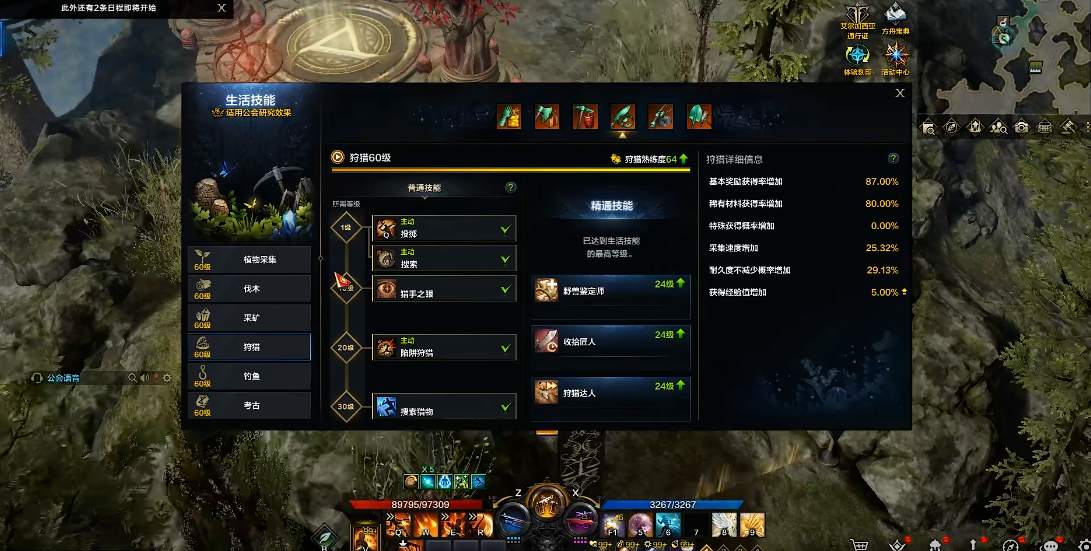Viewport: 1091px width, 551px height.
Task: Select the 陷阱狩猎 trap hunting skill
Action: coord(444,347)
